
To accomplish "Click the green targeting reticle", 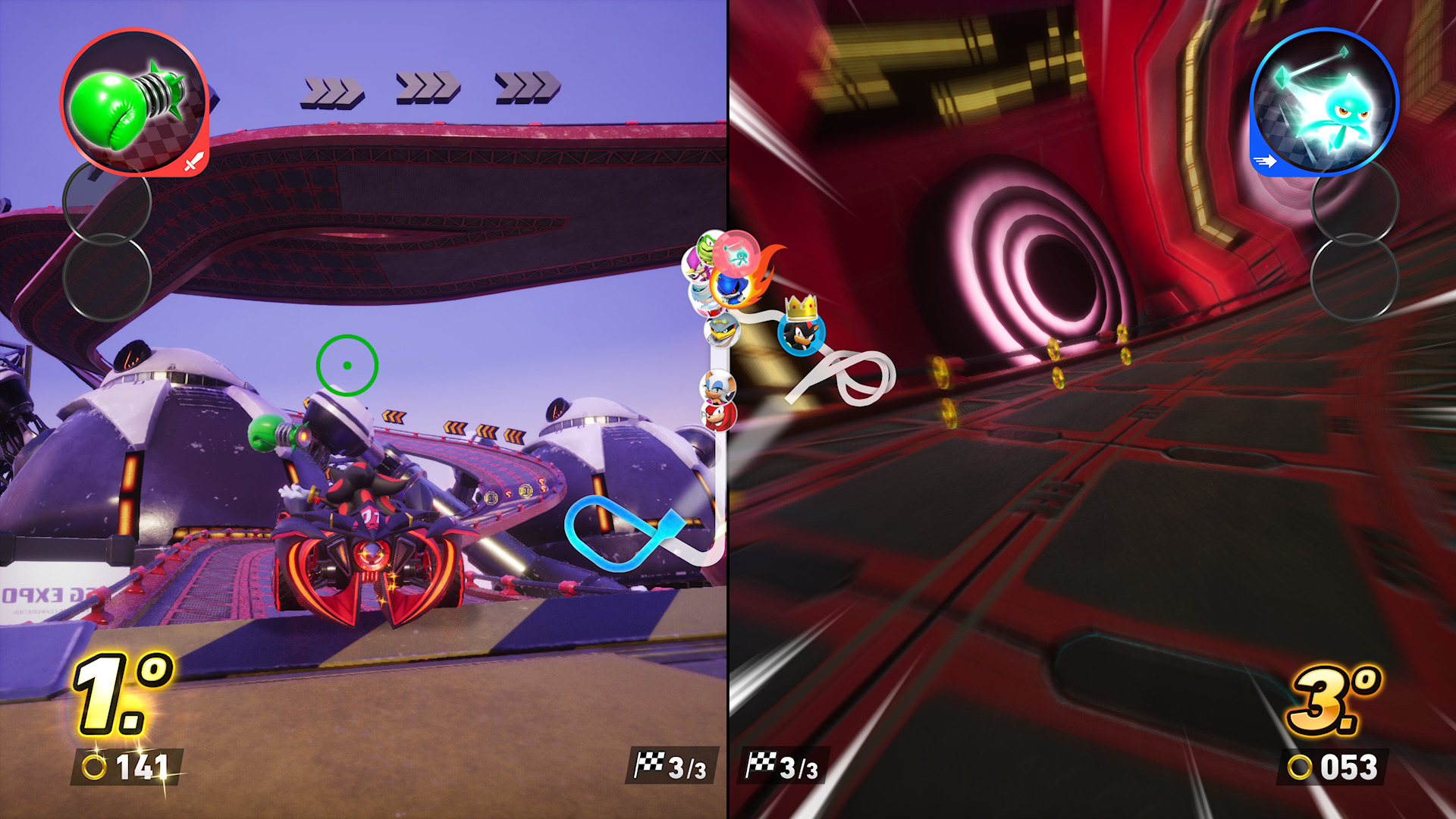I will pyautogui.click(x=347, y=366).
